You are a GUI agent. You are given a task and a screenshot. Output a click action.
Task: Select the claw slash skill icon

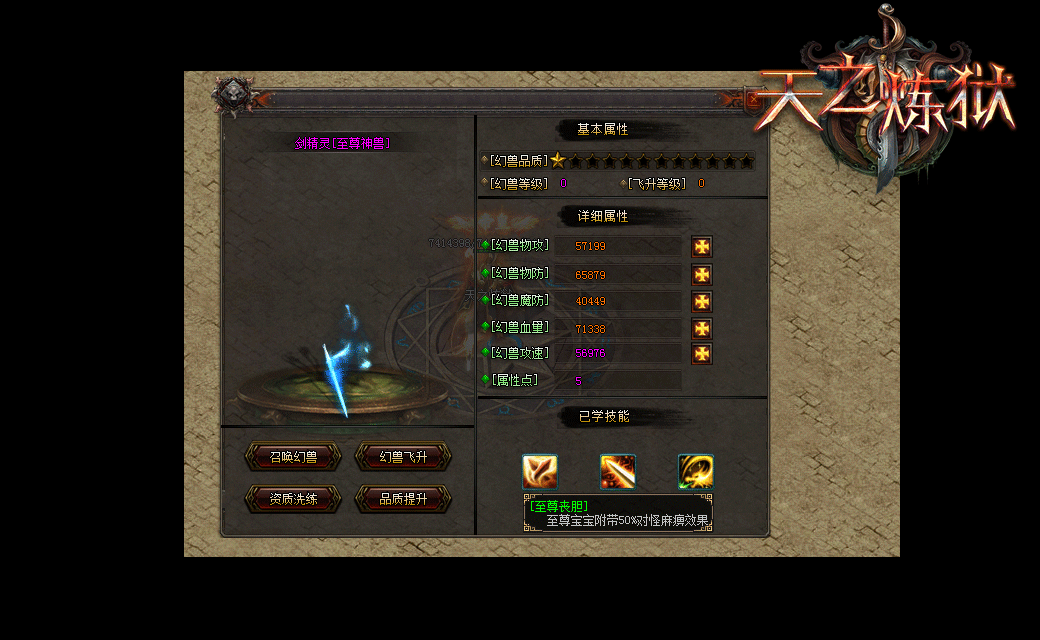[540, 471]
